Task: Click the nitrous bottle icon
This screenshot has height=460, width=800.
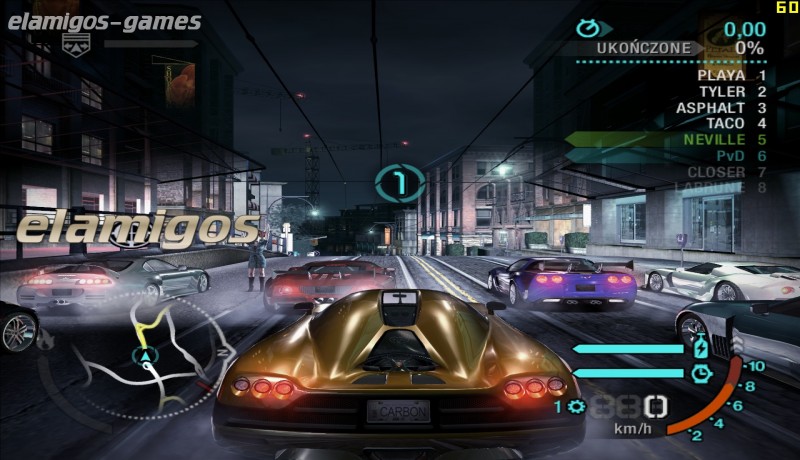Action: 701,349
